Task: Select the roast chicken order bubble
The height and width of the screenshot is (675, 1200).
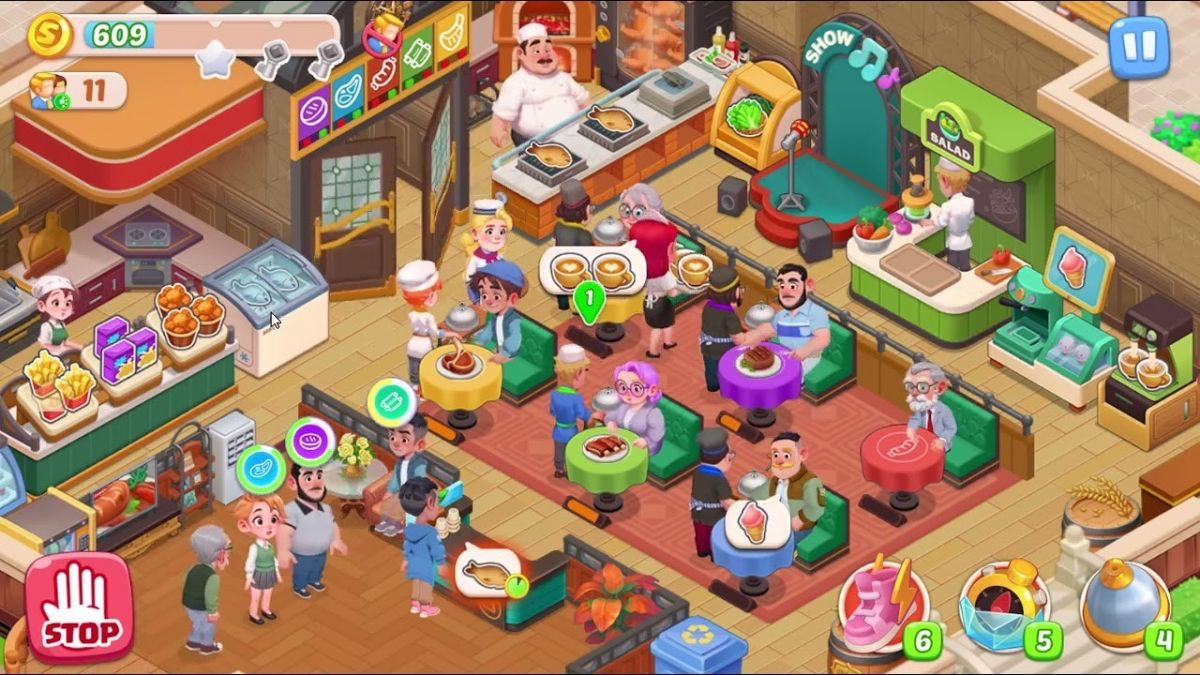Action: 487,573
